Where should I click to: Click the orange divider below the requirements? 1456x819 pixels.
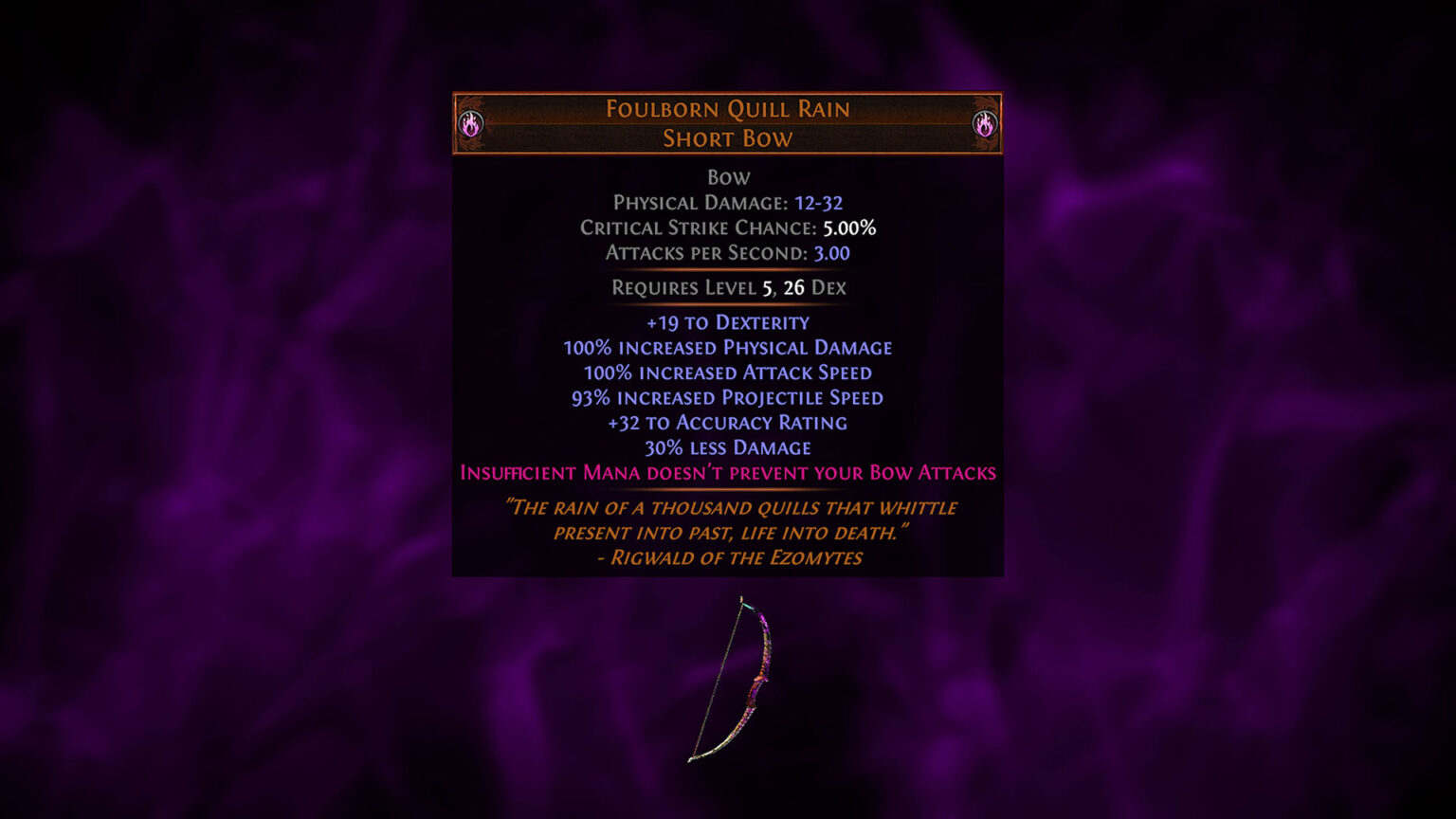(728, 305)
